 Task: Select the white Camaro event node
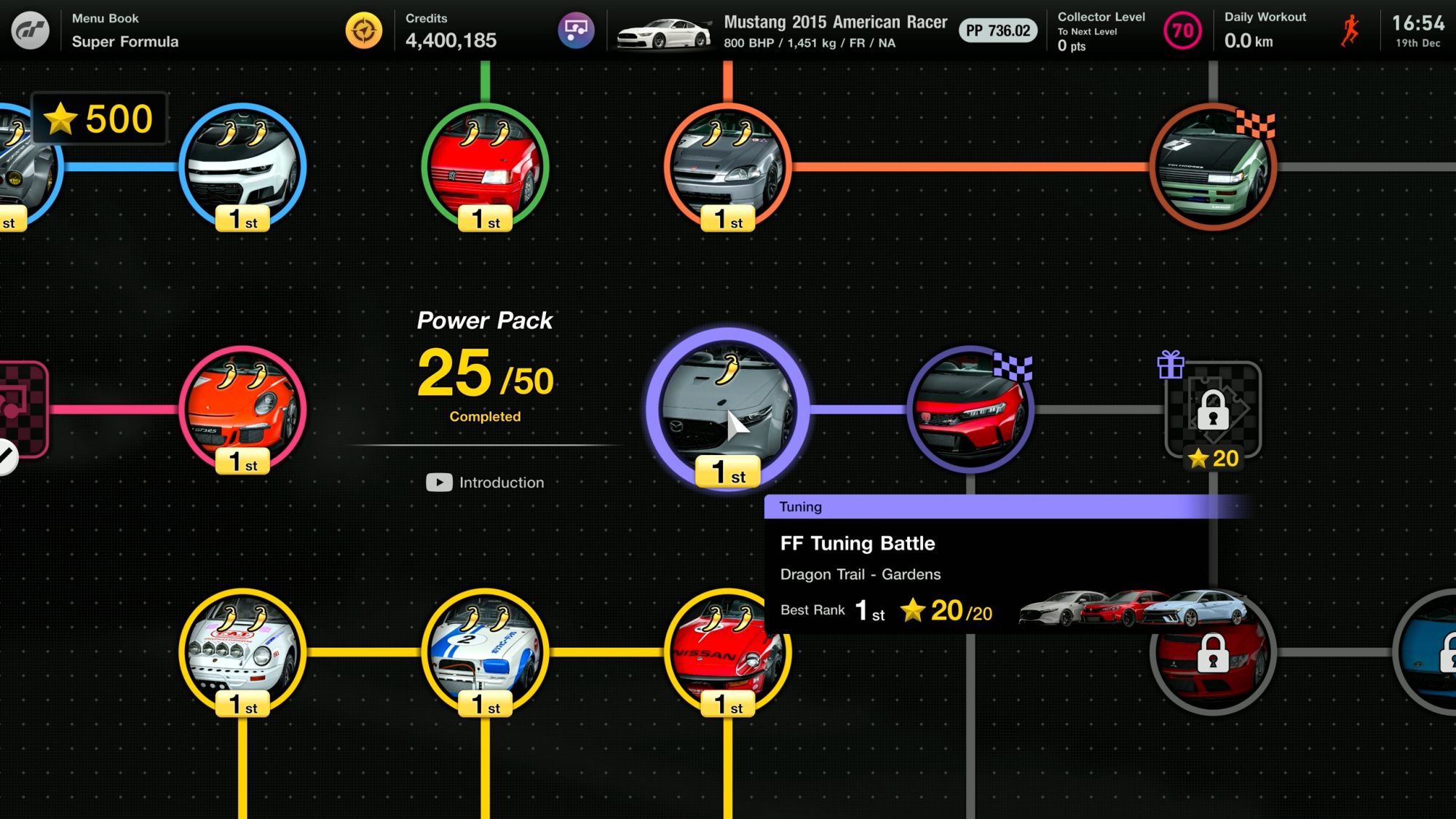[242, 167]
